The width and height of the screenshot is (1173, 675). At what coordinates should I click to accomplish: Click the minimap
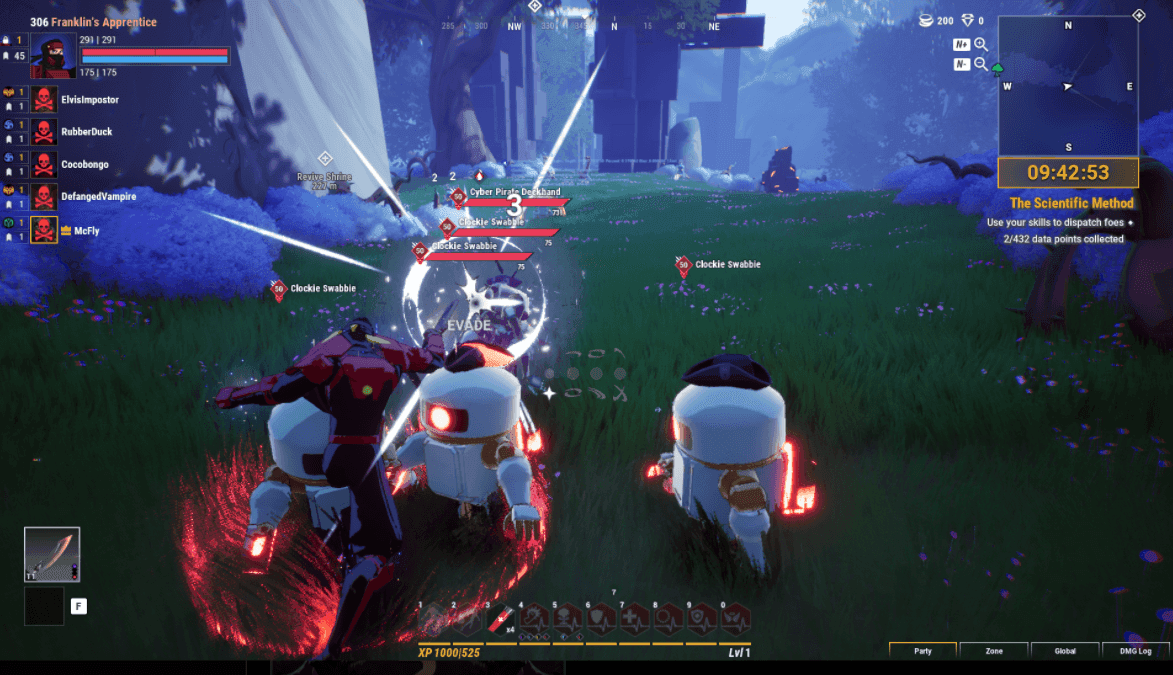coord(1067,86)
